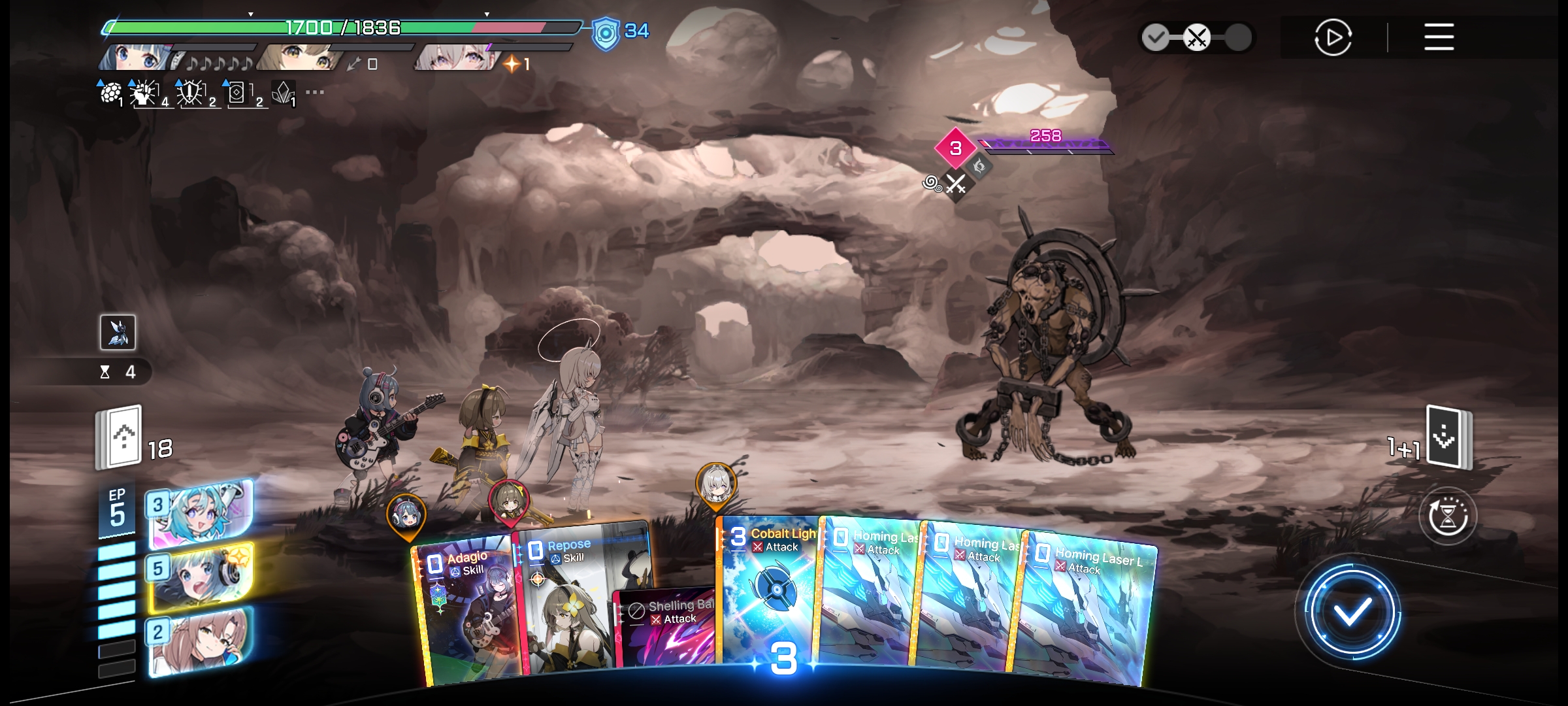View the discard pile deck icon
The image size is (1568, 706).
(x=1448, y=437)
